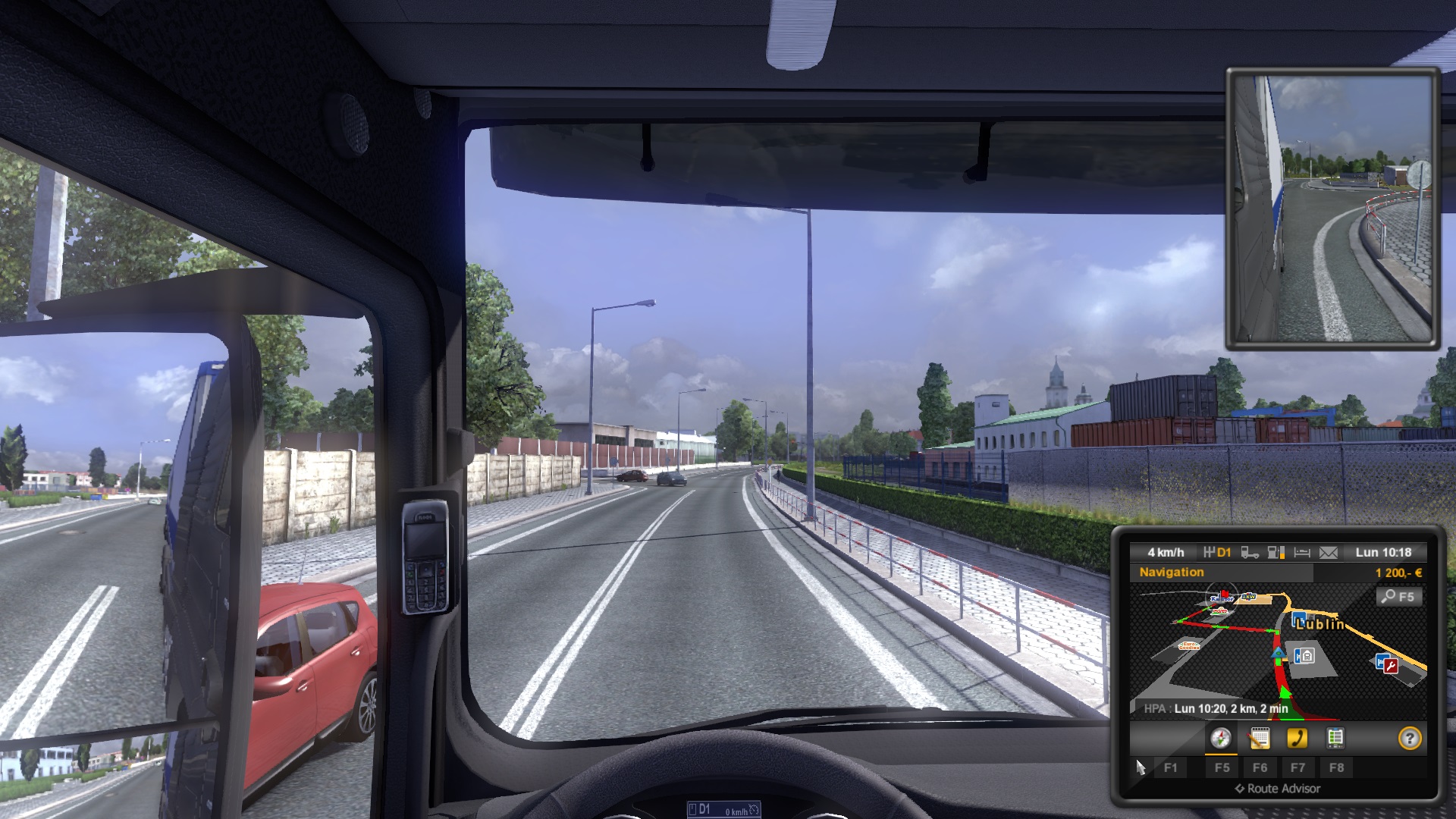Open the yellow phone assistance tab
The image size is (1456, 819).
(x=1297, y=738)
